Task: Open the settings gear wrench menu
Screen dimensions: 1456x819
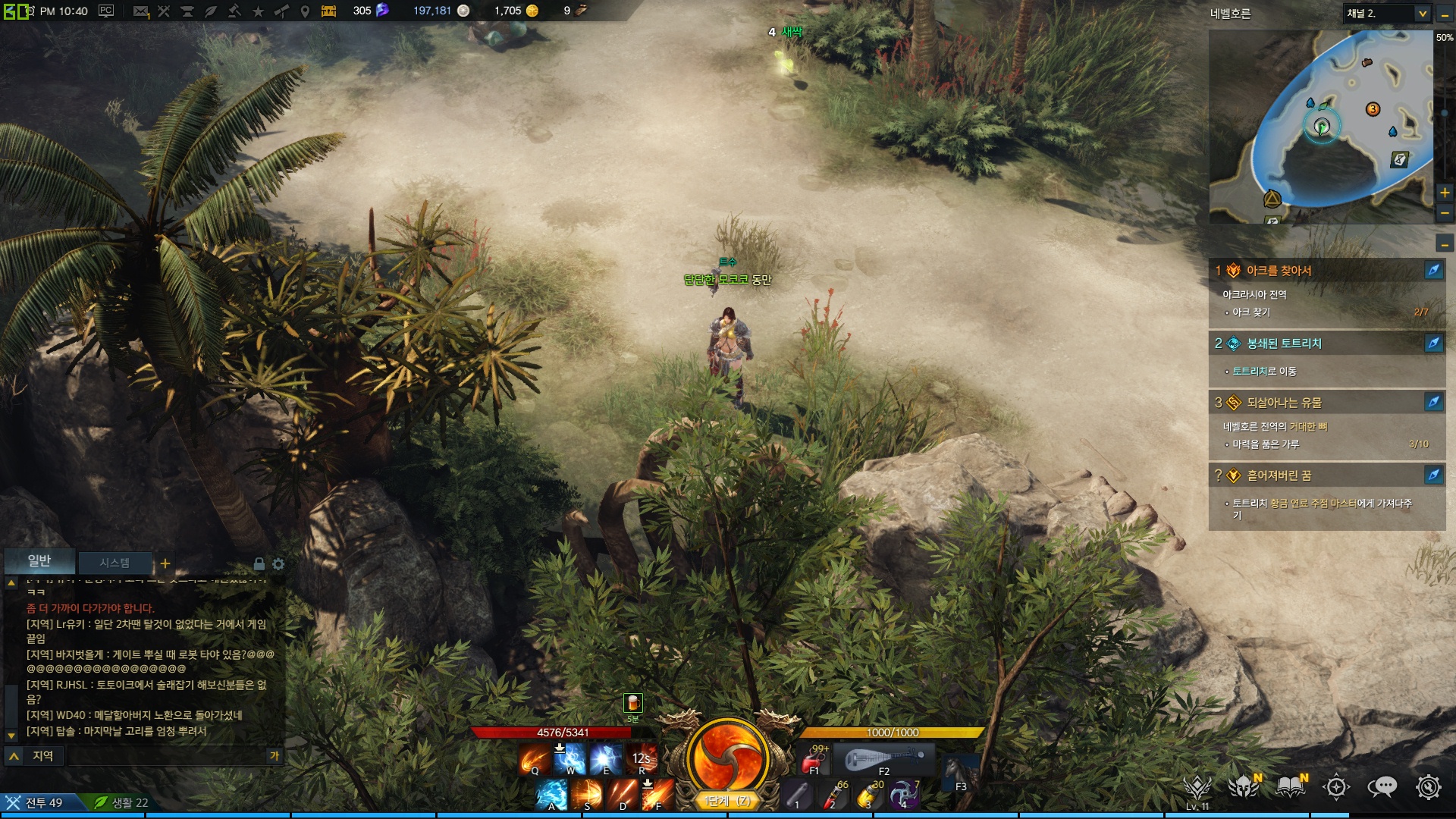Action: pyautogui.click(x=1429, y=787)
